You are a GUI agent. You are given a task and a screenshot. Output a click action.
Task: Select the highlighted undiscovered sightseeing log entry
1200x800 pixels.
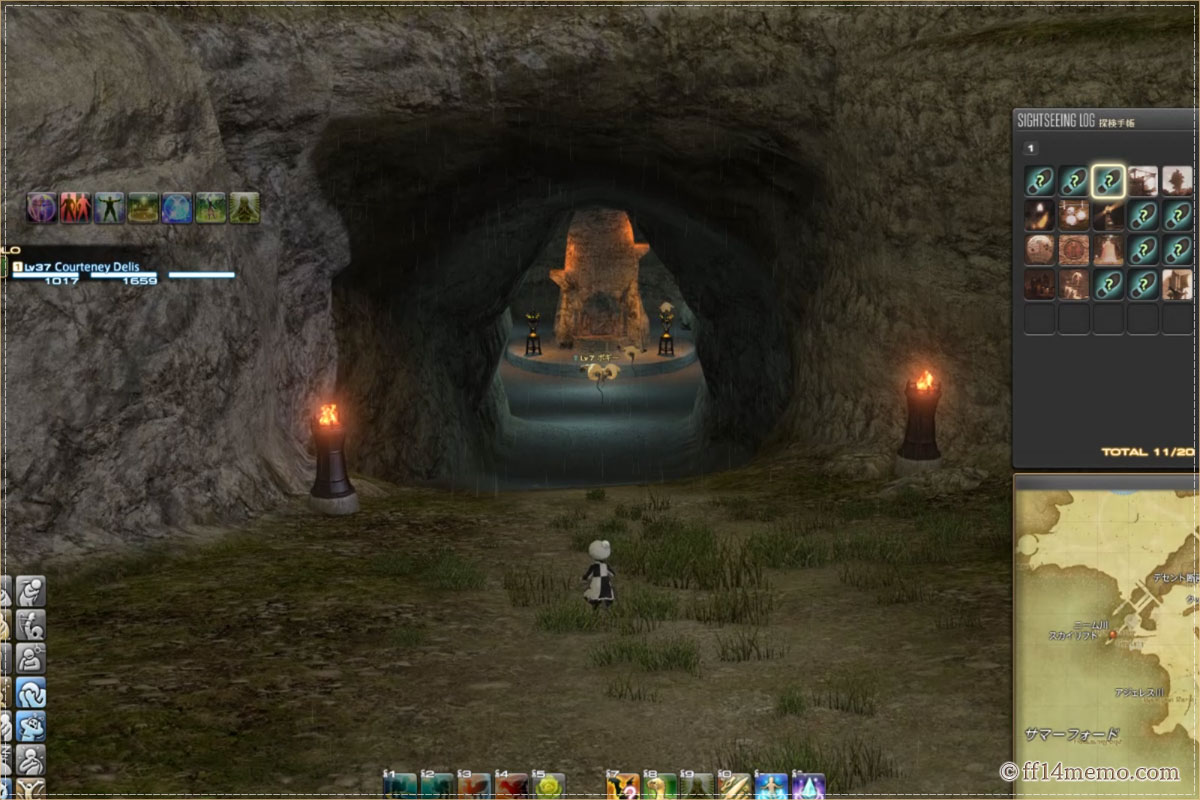(1108, 181)
